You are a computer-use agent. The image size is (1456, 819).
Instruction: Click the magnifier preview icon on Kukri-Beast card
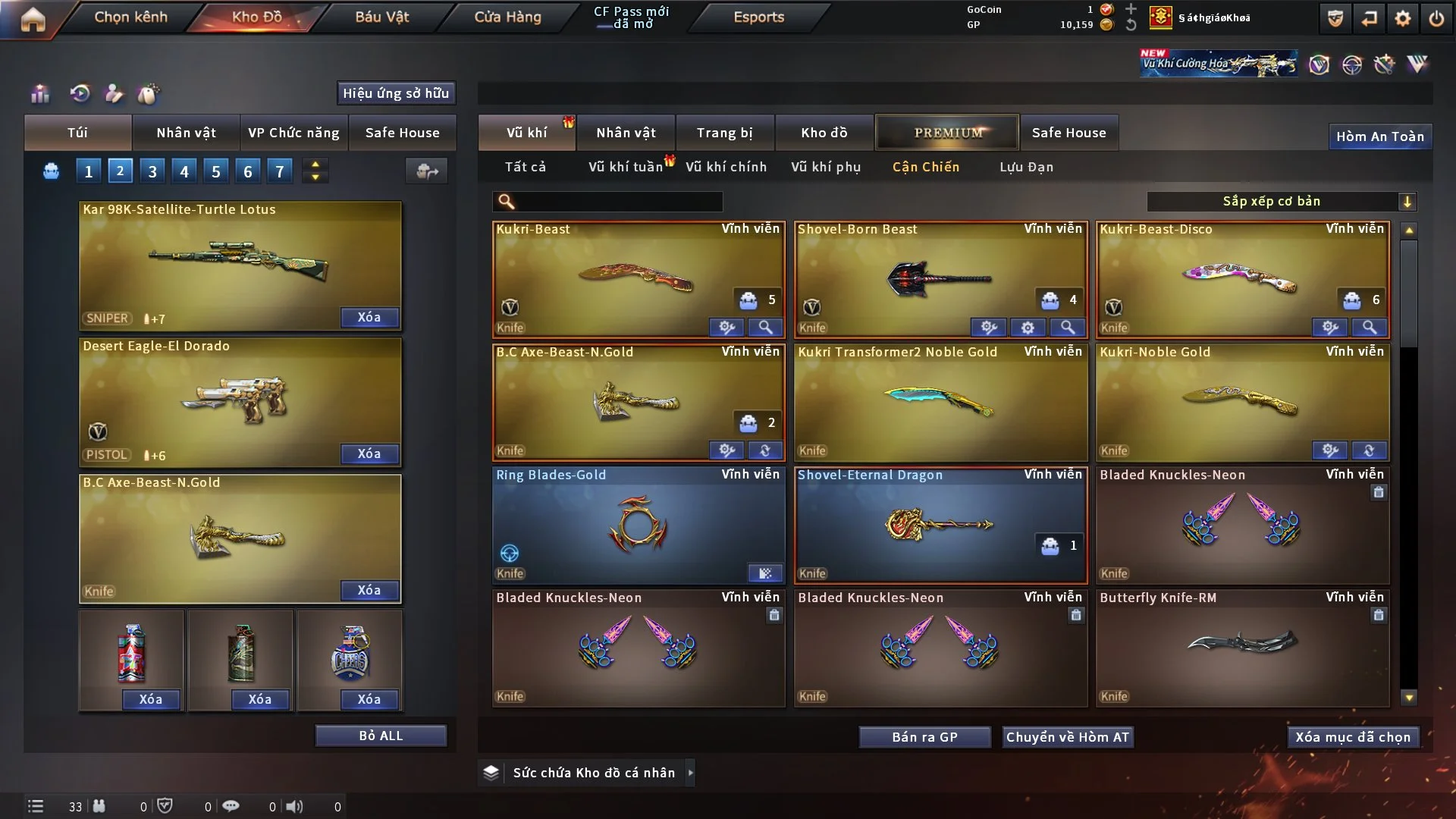[766, 328]
